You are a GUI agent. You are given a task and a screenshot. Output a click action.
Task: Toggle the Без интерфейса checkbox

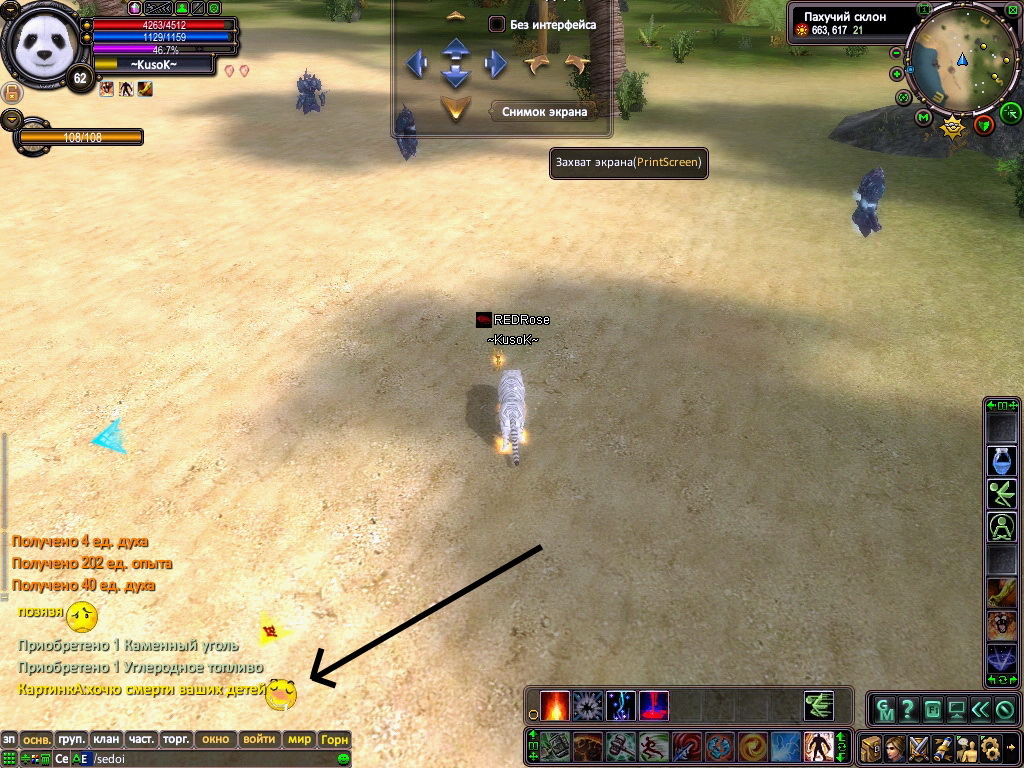497,24
